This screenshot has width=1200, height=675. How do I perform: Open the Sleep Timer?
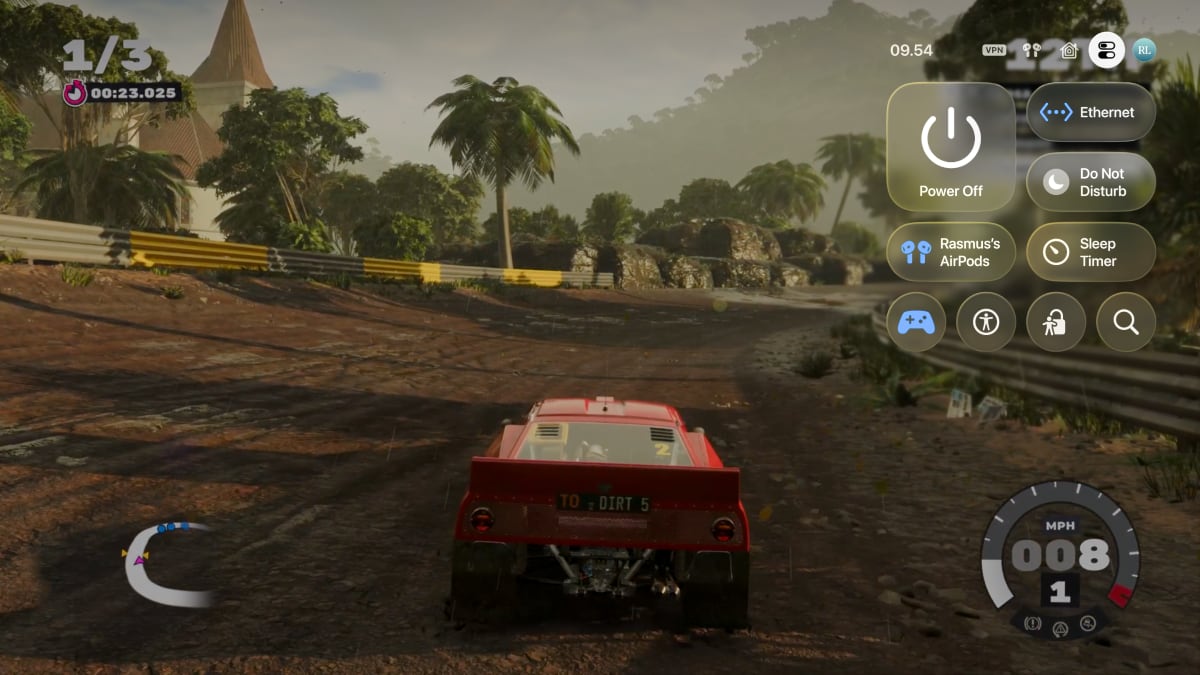tap(1091, 251)
